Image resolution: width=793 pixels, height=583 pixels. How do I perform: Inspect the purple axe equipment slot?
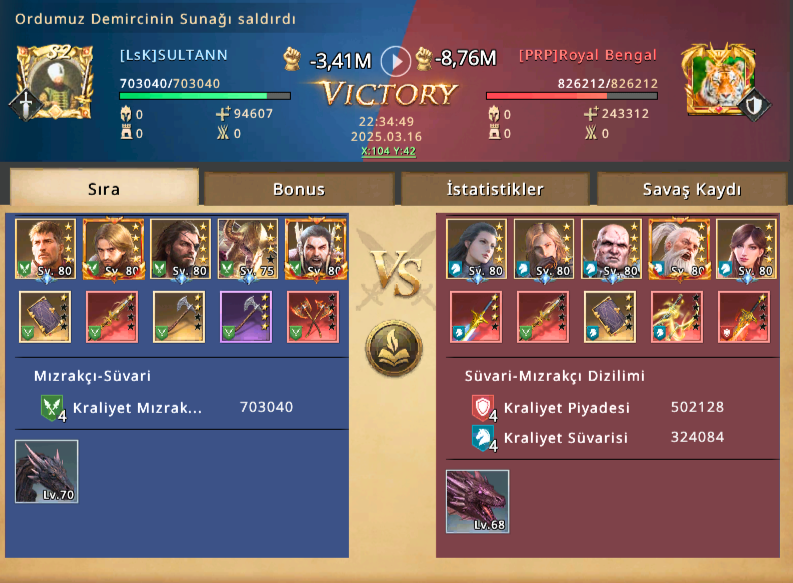248,316
